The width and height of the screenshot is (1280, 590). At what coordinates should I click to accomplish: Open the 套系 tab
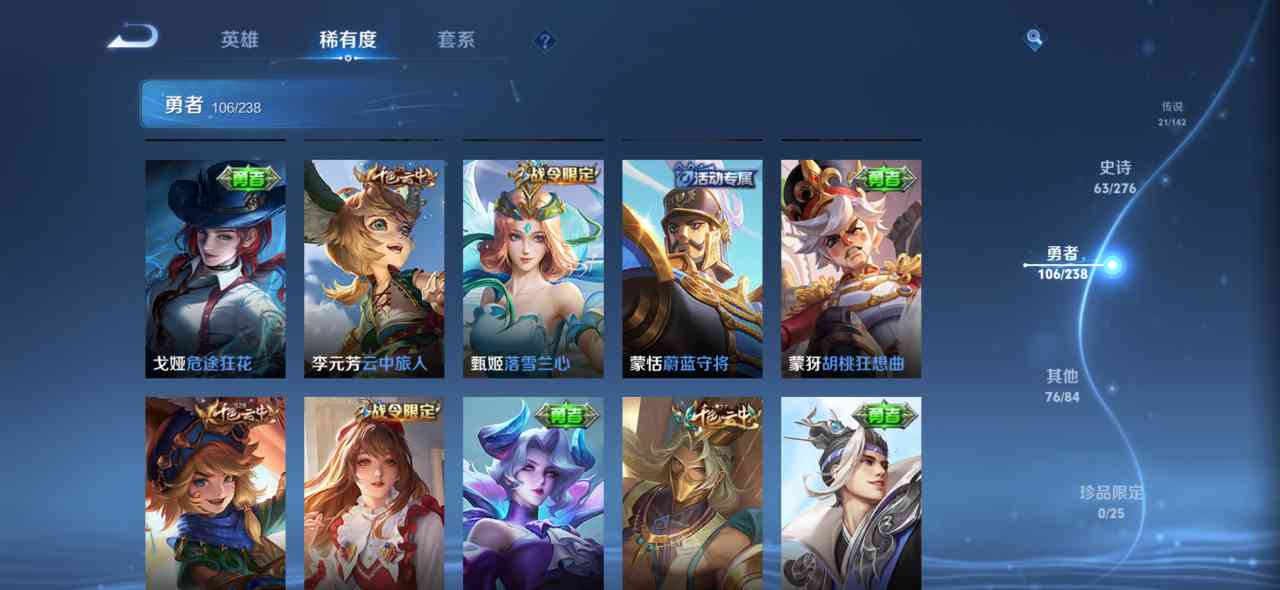[456, 40]
